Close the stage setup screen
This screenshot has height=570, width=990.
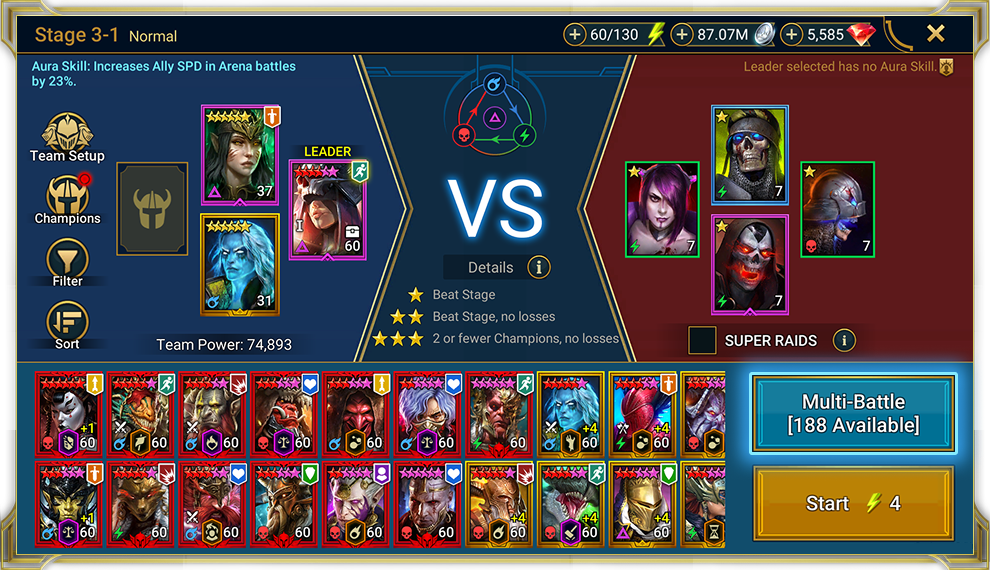tap(935, 34)
